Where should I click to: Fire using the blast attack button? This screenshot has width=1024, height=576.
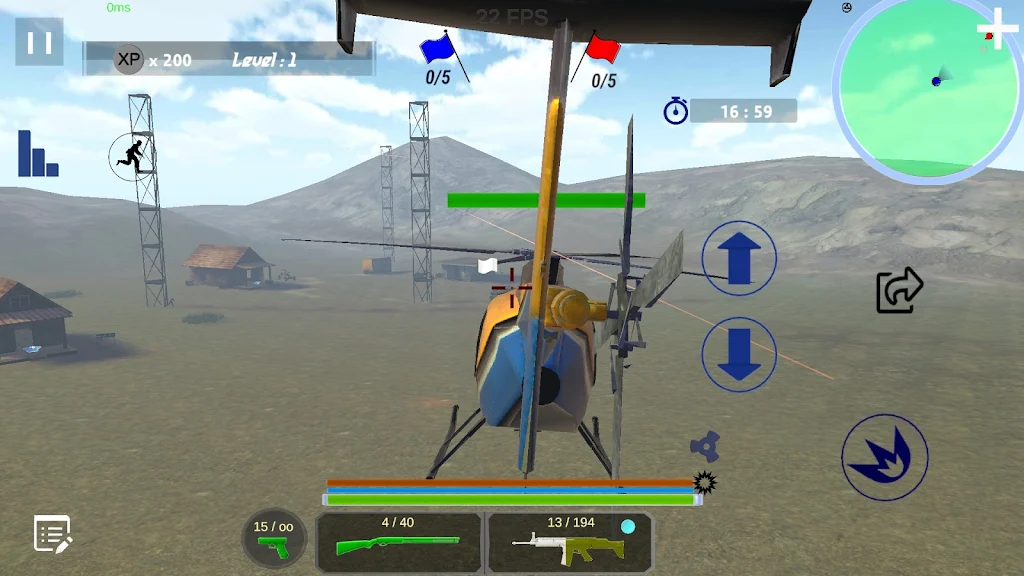(x=885, y=457)
